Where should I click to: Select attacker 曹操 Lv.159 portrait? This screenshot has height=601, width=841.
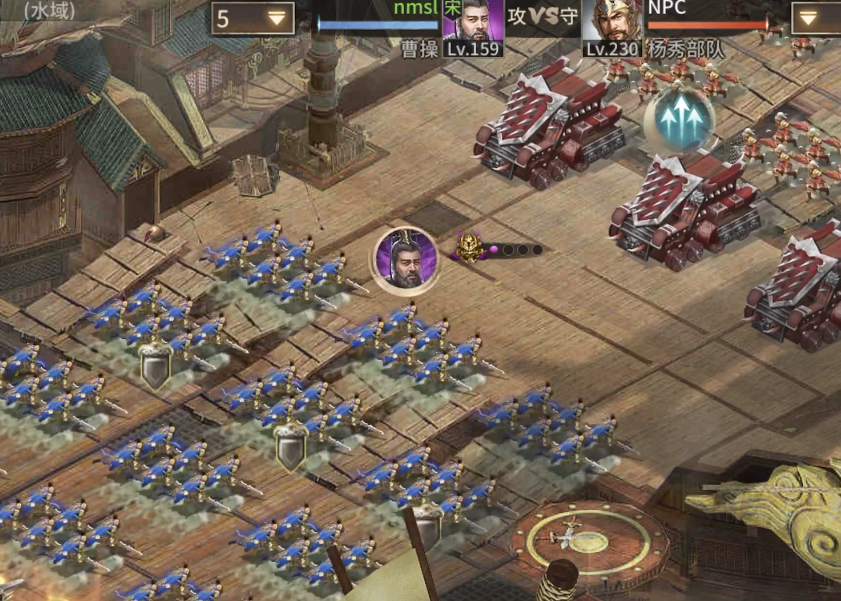(x=473, y=24)
